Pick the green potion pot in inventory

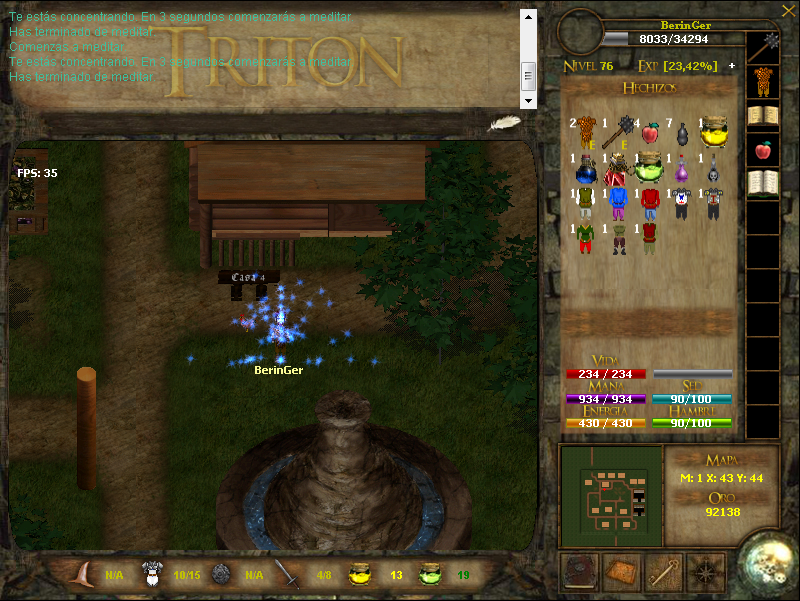650,166
